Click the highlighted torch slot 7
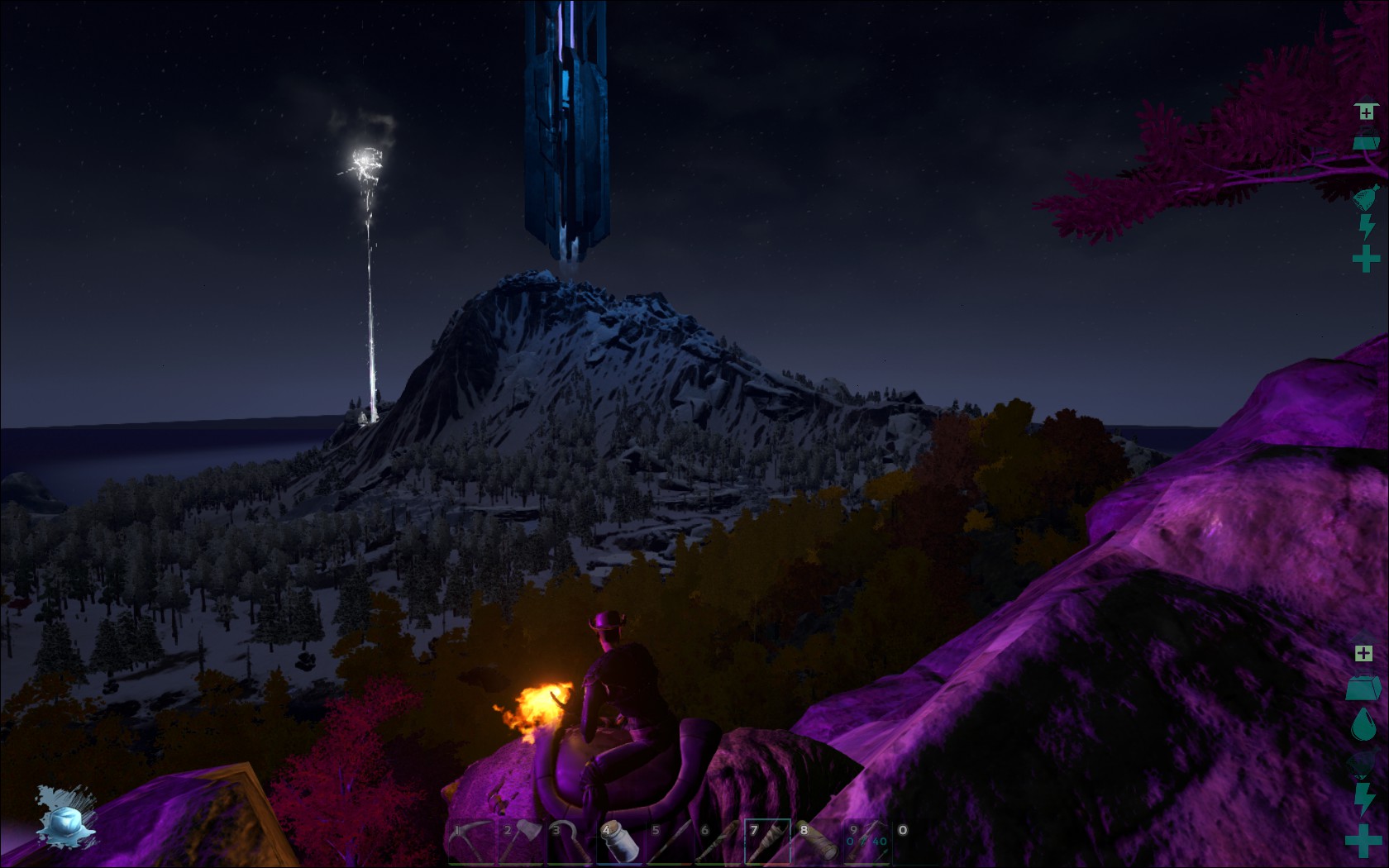The width and height of the screenshot is (1389, 868). tap(768, 842)
